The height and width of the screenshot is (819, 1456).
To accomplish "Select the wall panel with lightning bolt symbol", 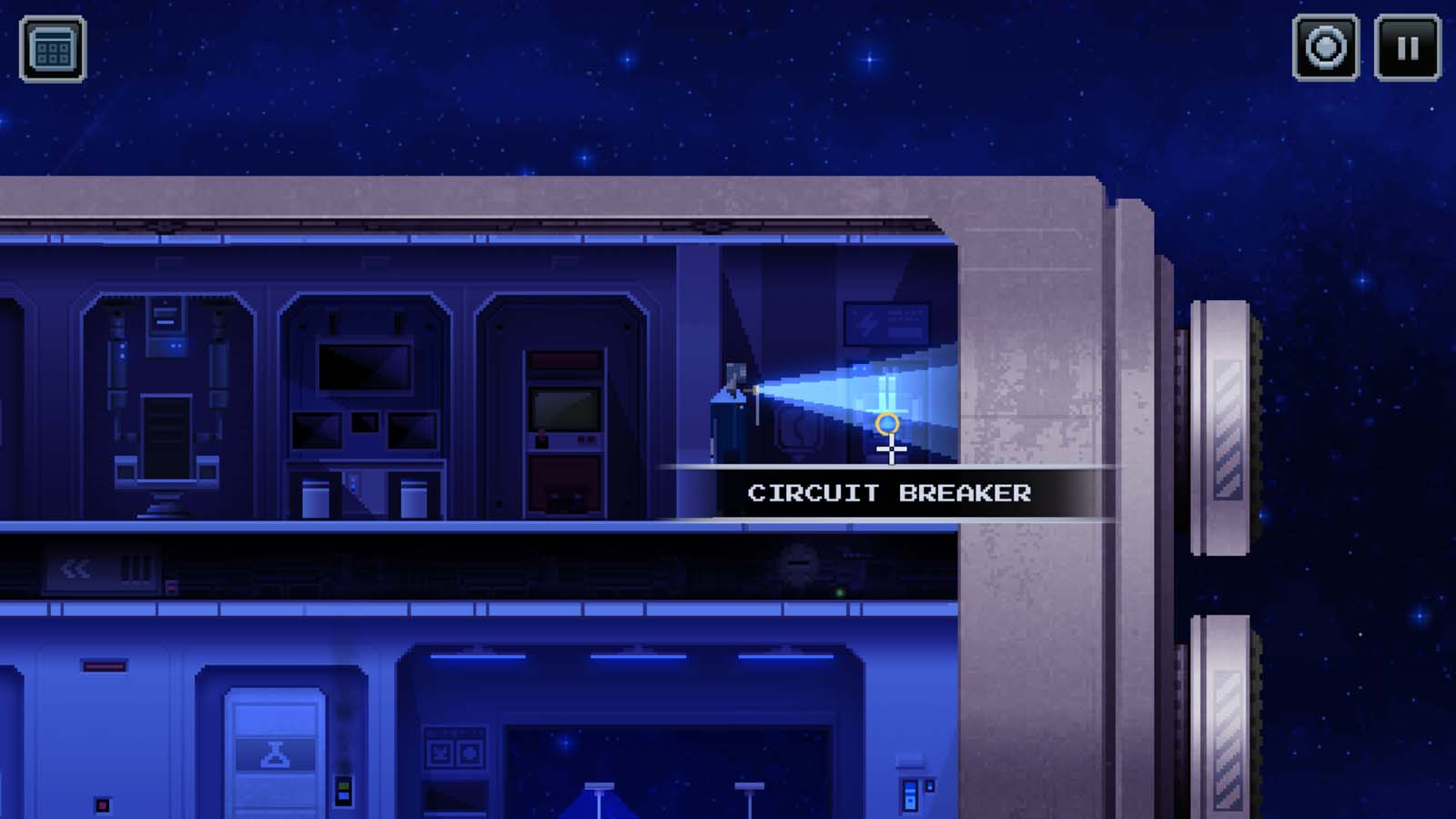I will (885, 324).
